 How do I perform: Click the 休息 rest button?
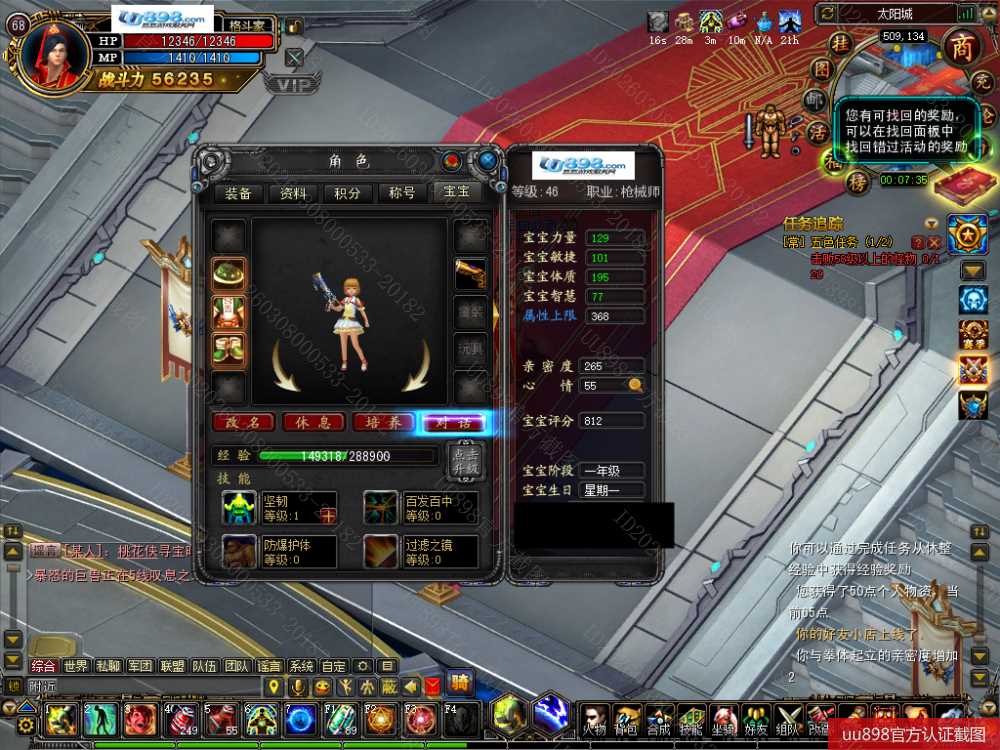tap(313, 423)
